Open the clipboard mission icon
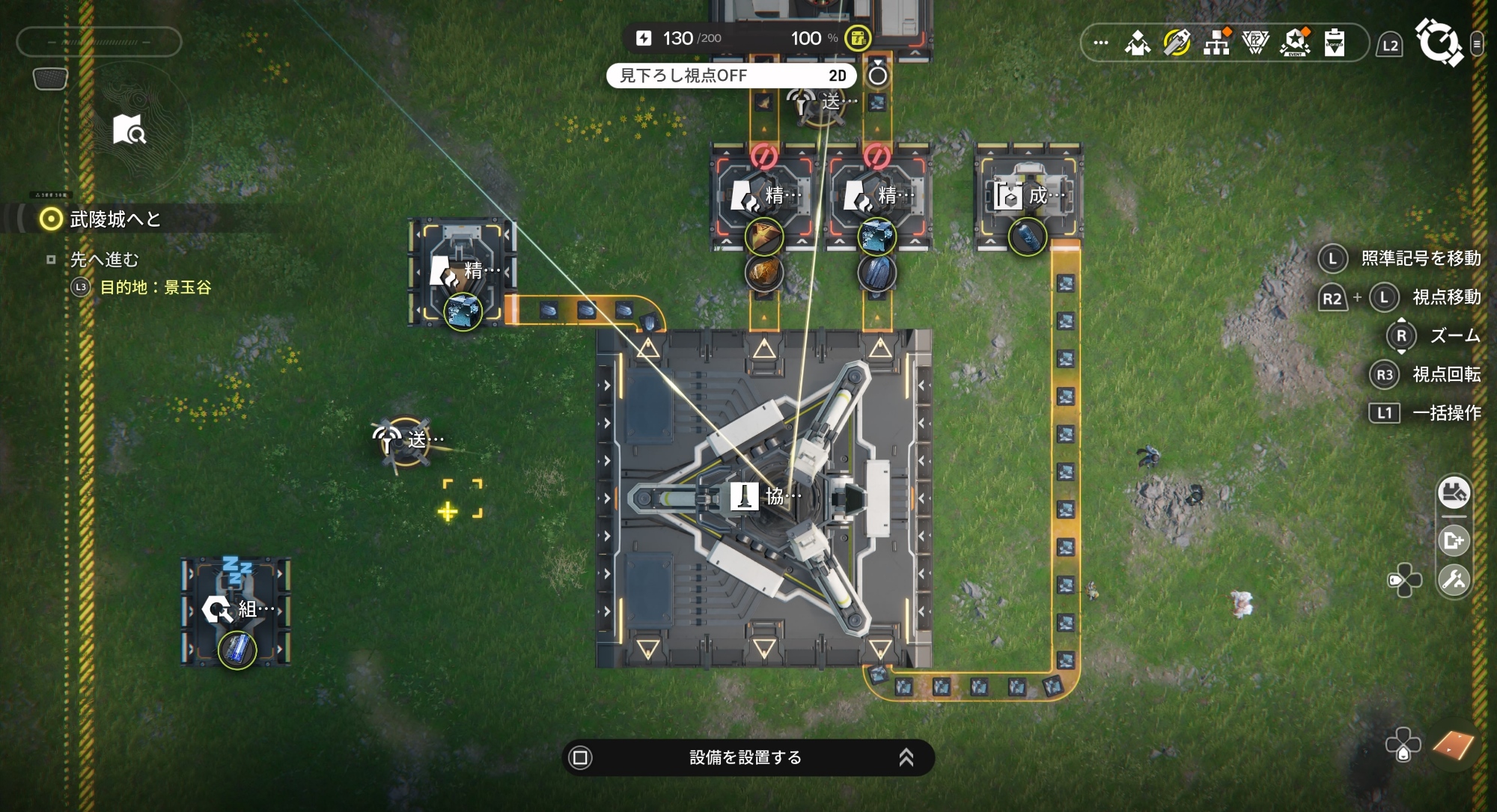Viewport: 1497px width, 812px height. tap(1335, 43)
